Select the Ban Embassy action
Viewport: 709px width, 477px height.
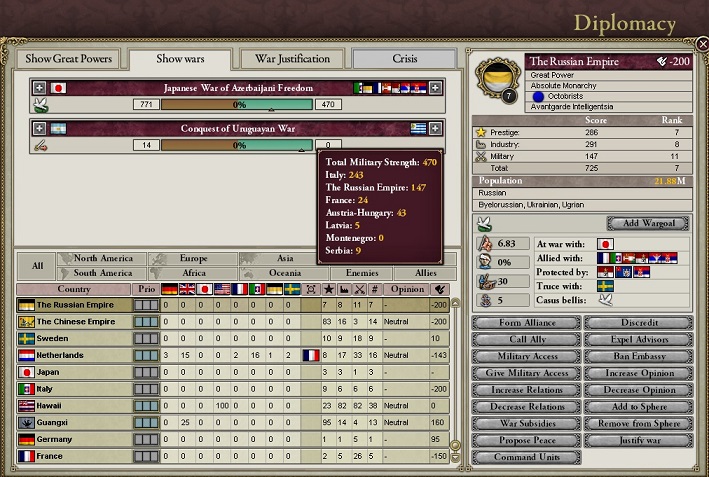tap(638, 357)
